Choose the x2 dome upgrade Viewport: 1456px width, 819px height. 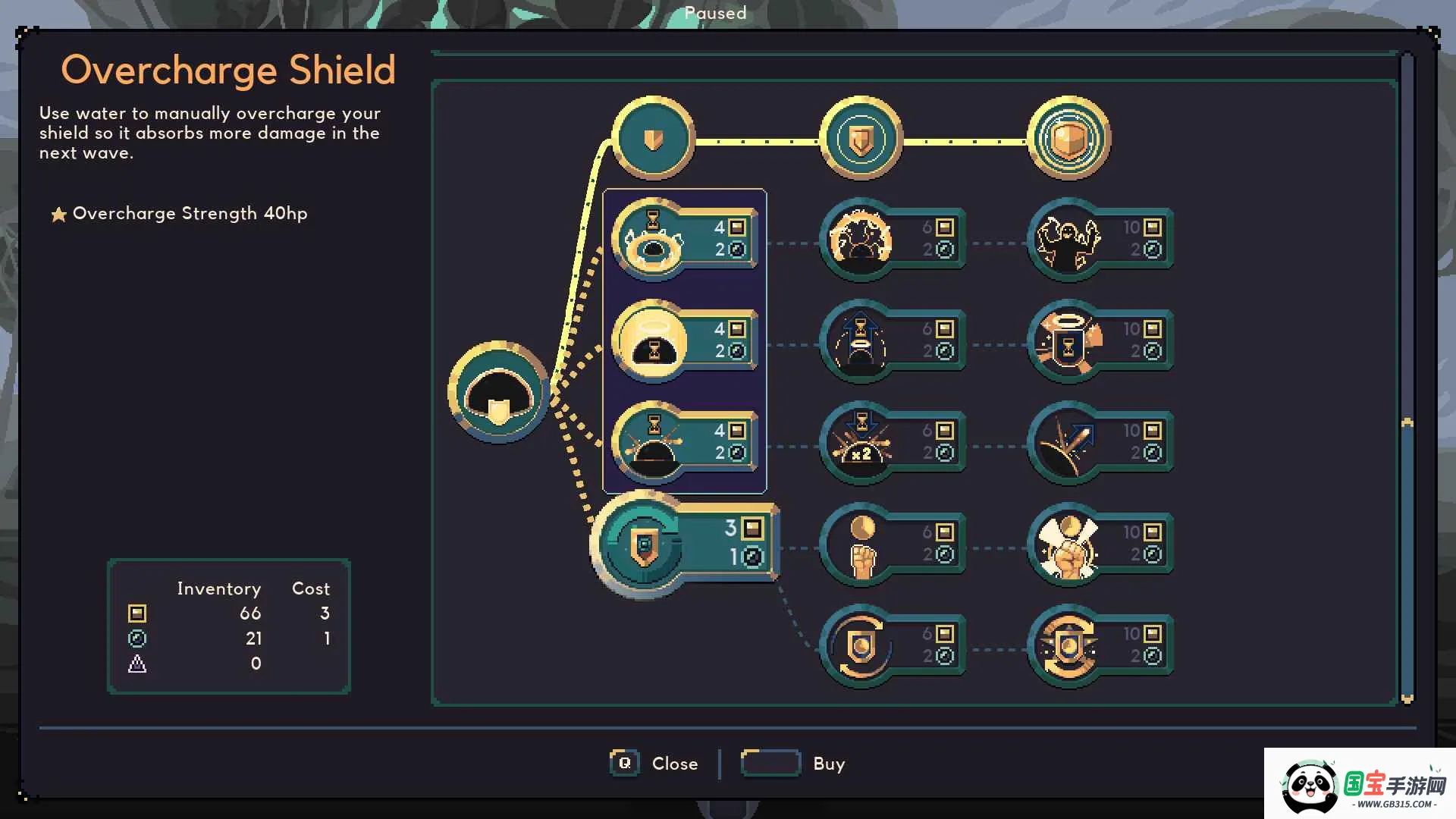point(861,443)
